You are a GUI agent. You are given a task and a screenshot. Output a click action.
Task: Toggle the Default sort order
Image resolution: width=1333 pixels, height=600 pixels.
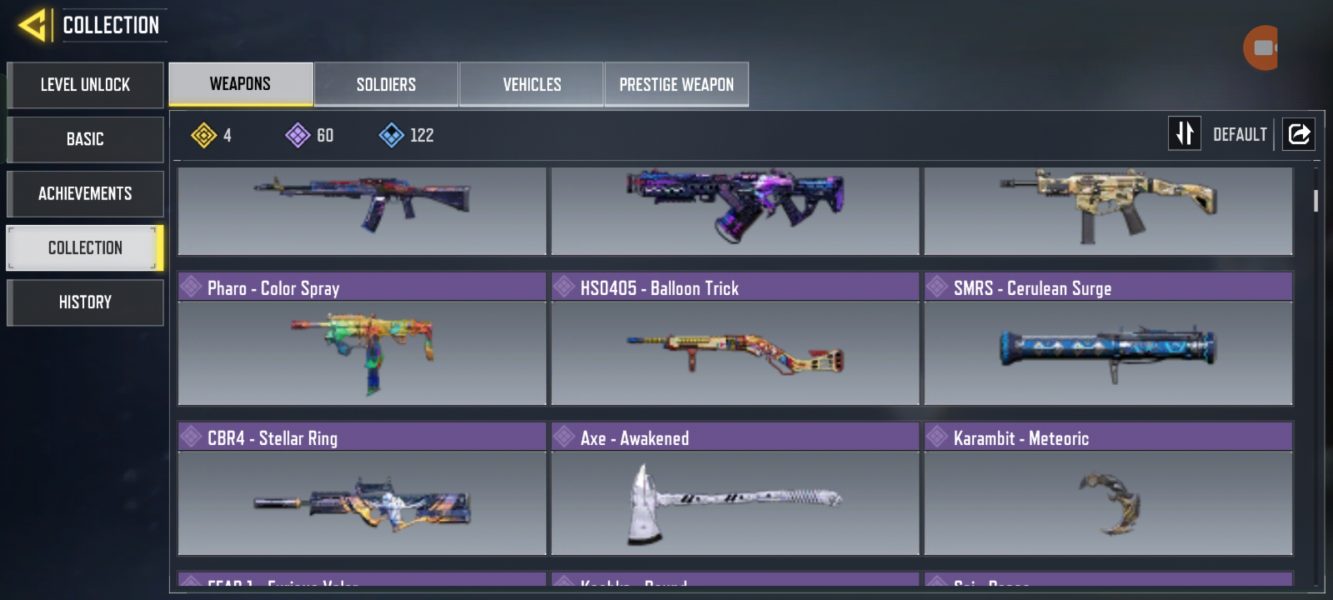1185,134
